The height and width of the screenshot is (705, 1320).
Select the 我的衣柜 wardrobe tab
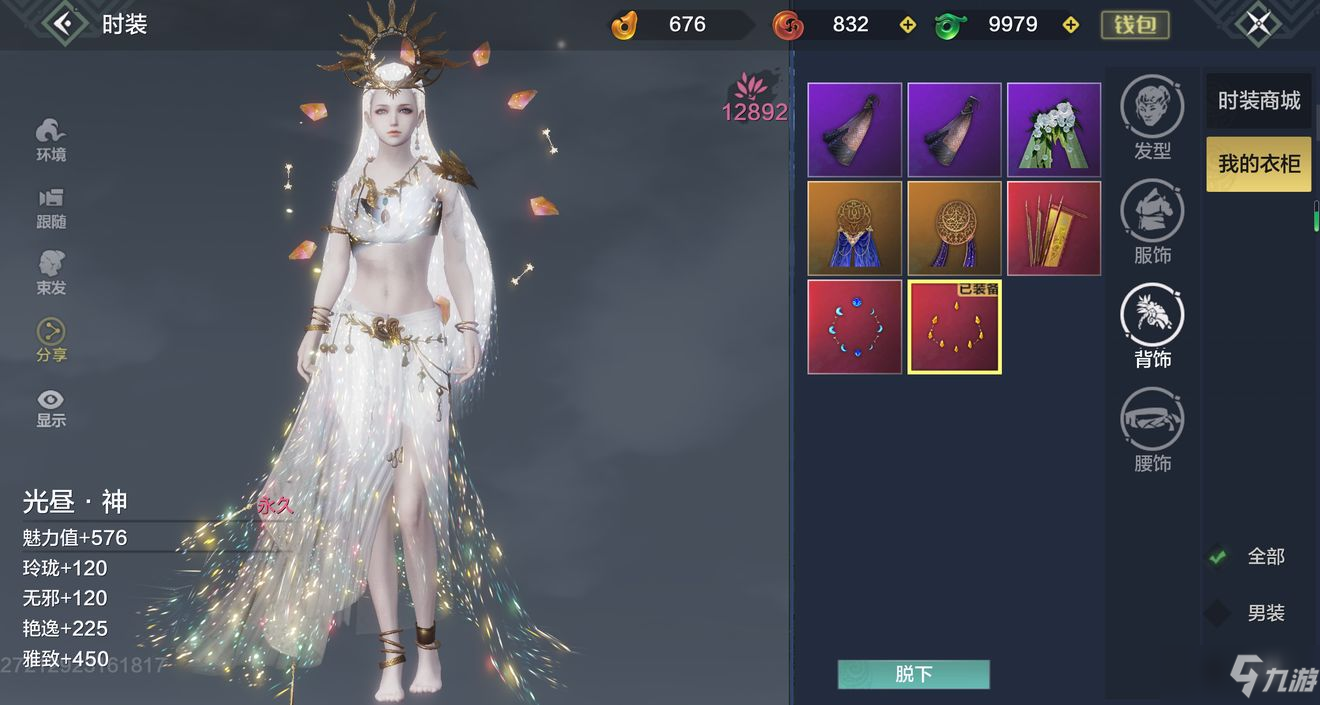(x=1258, y=163)
